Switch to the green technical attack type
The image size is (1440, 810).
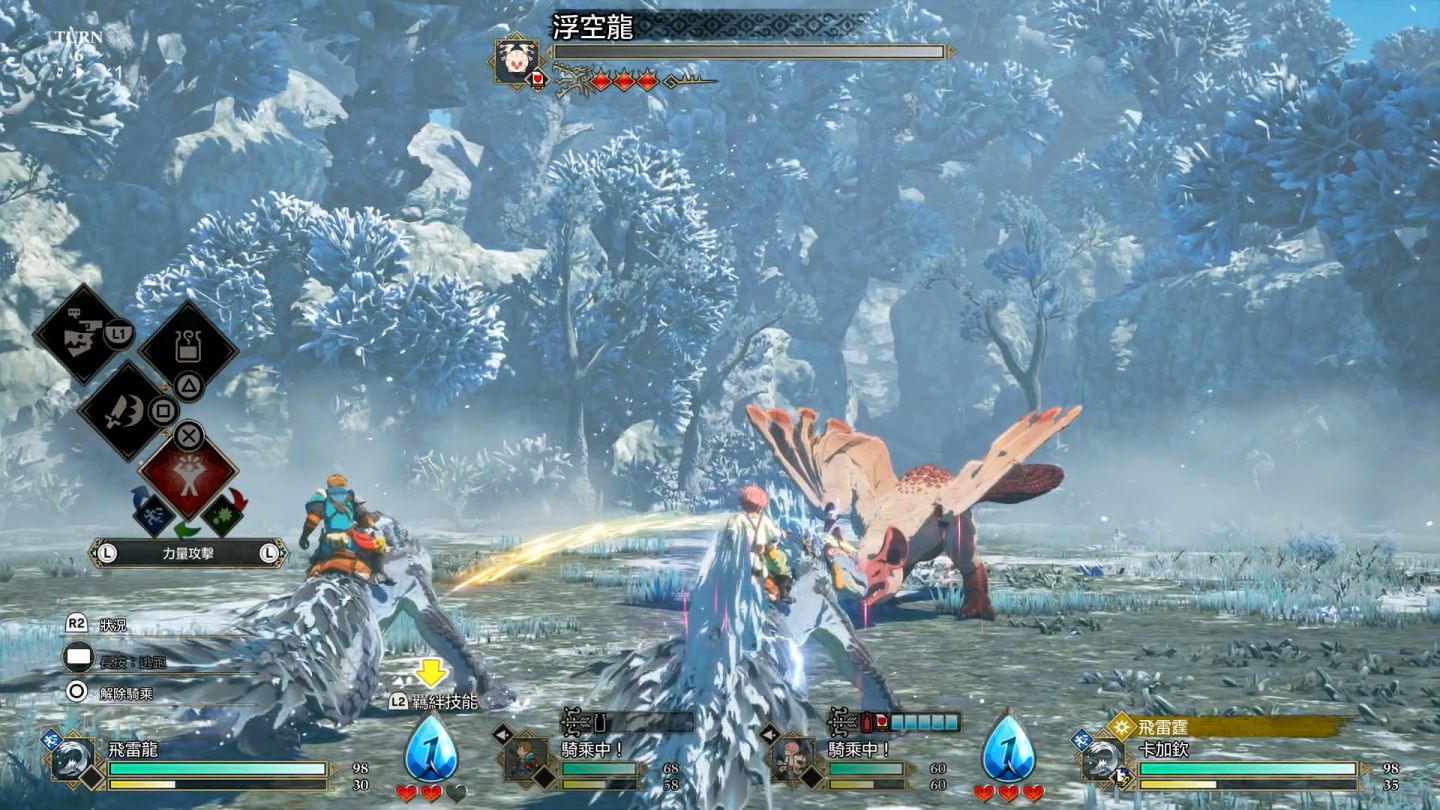tap(224, 514)
